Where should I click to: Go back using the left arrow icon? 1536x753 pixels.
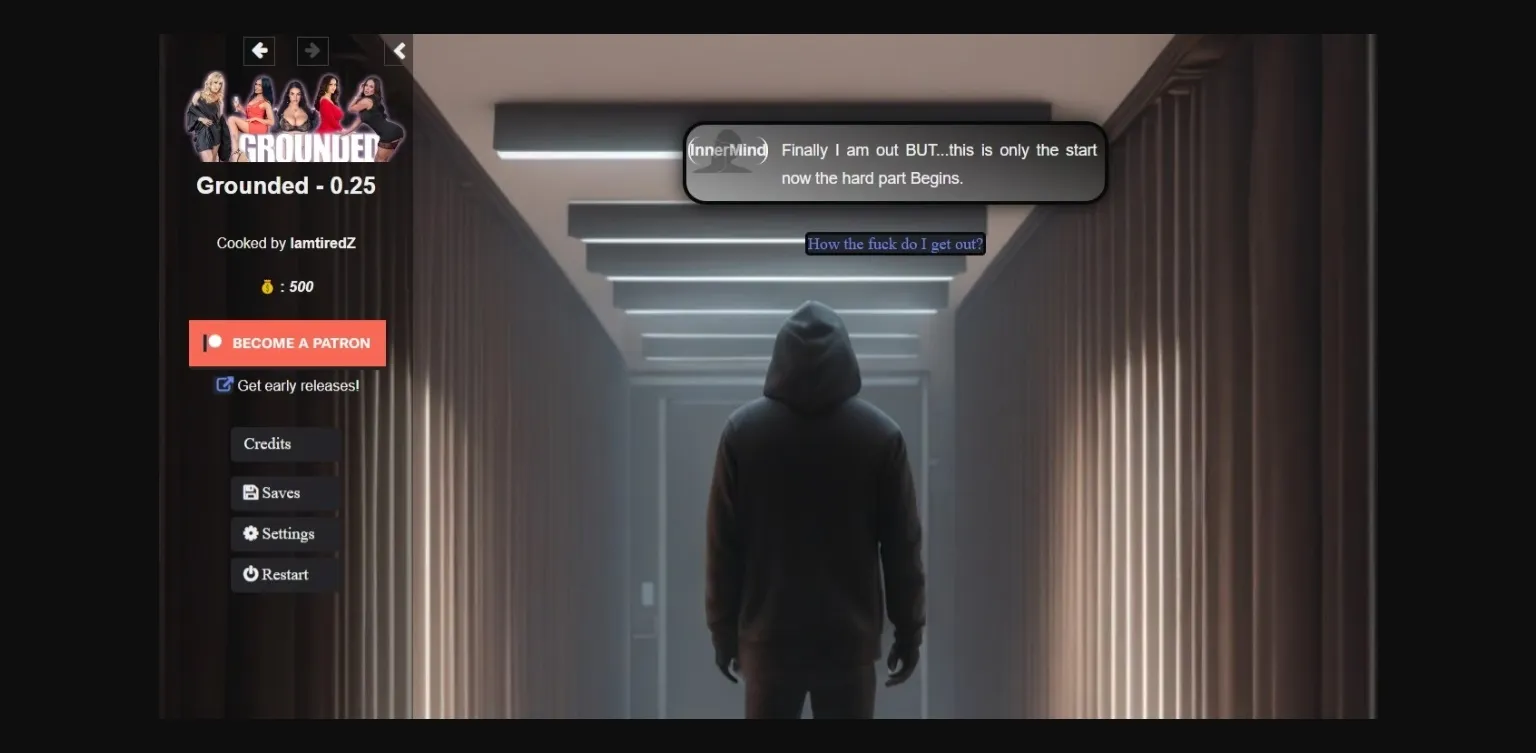click(x=259, y=51)
